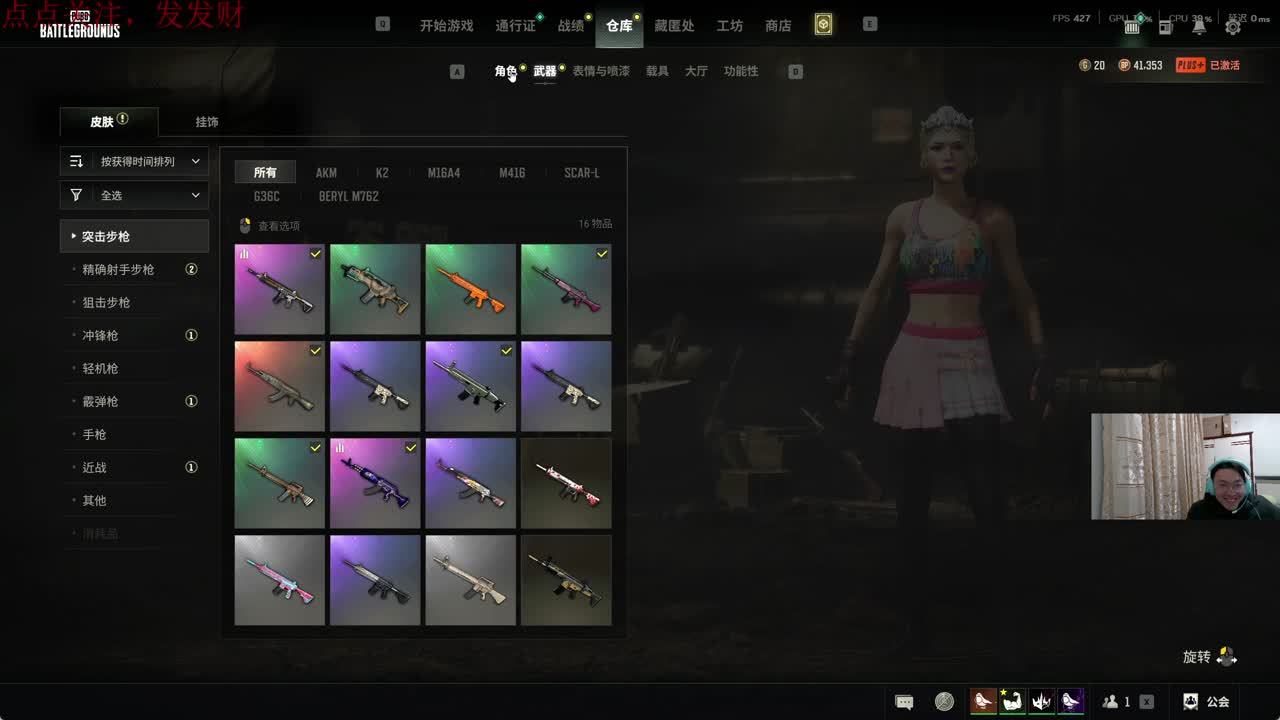Screen dimensions: 1280x720
Task: Open the 按获得时间排列 sort dropdown
Action: point(134,161)
